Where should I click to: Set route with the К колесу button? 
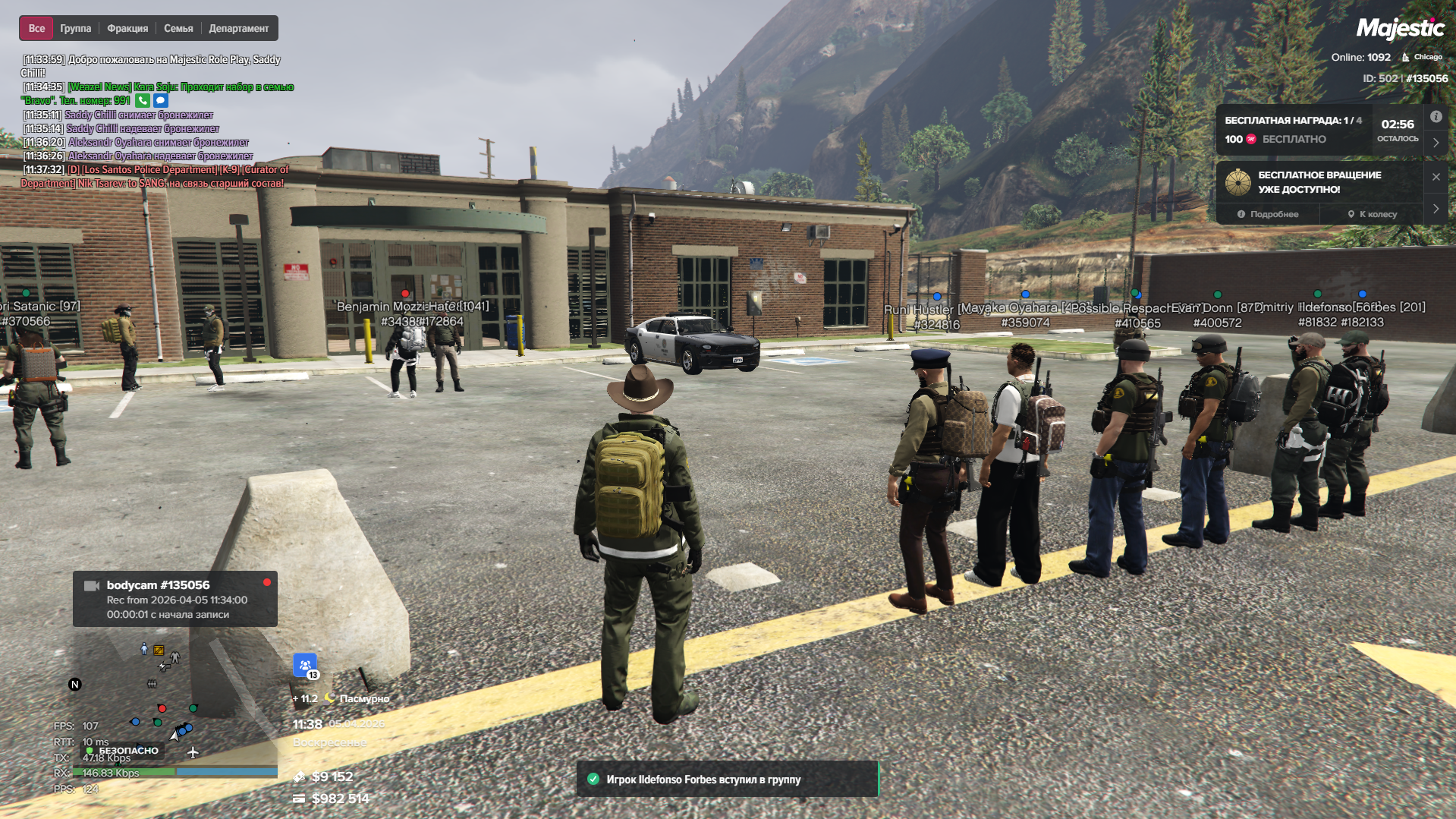pos(1372,214)
